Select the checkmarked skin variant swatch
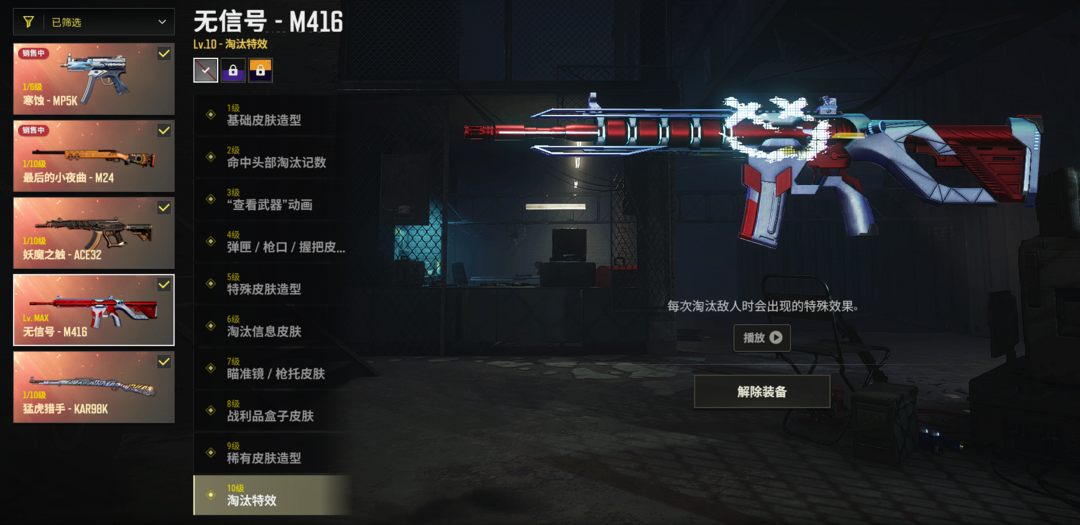 point(205,70)
